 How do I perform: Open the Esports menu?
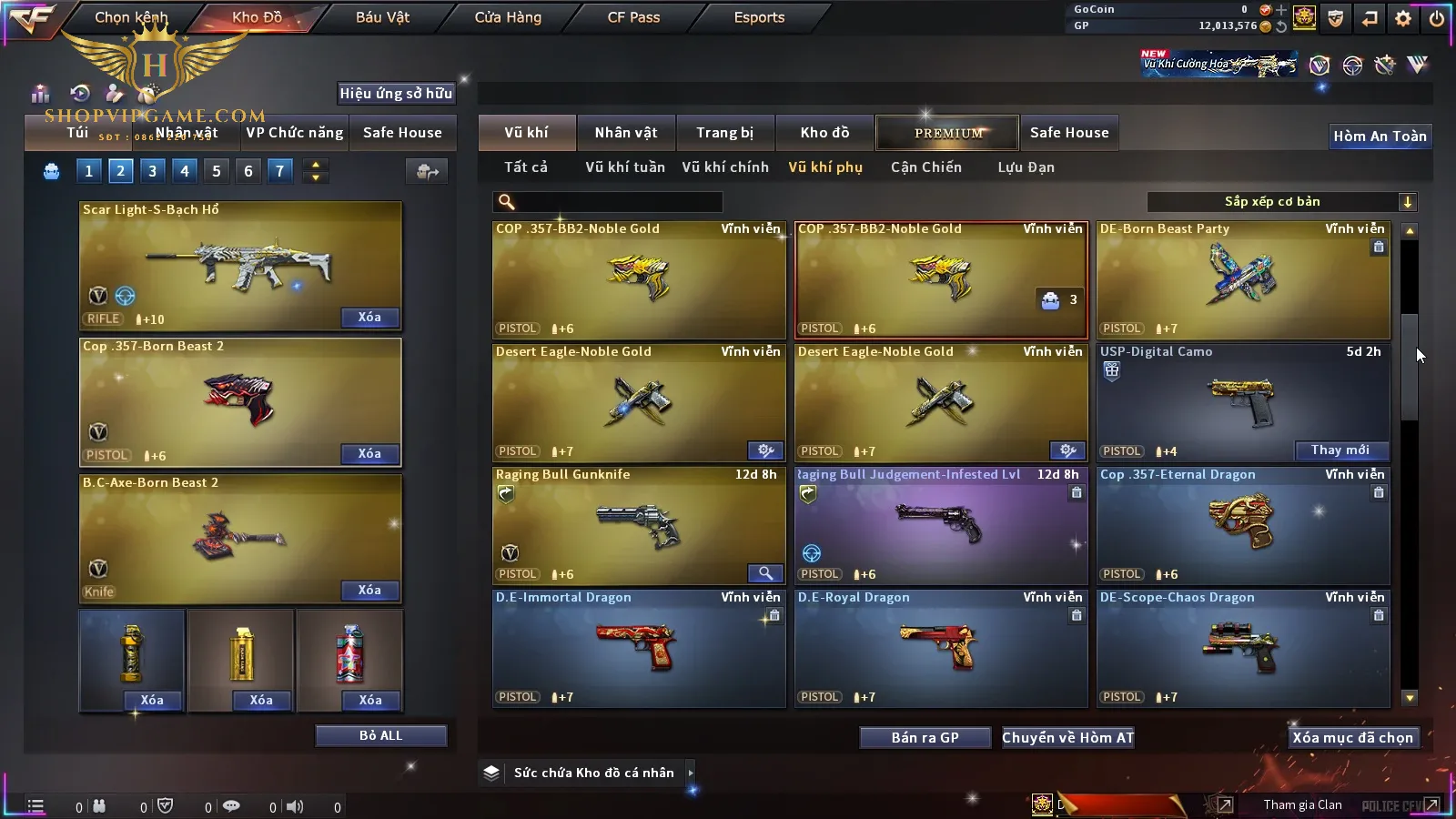pyautogui.click(x=759, y=17)
